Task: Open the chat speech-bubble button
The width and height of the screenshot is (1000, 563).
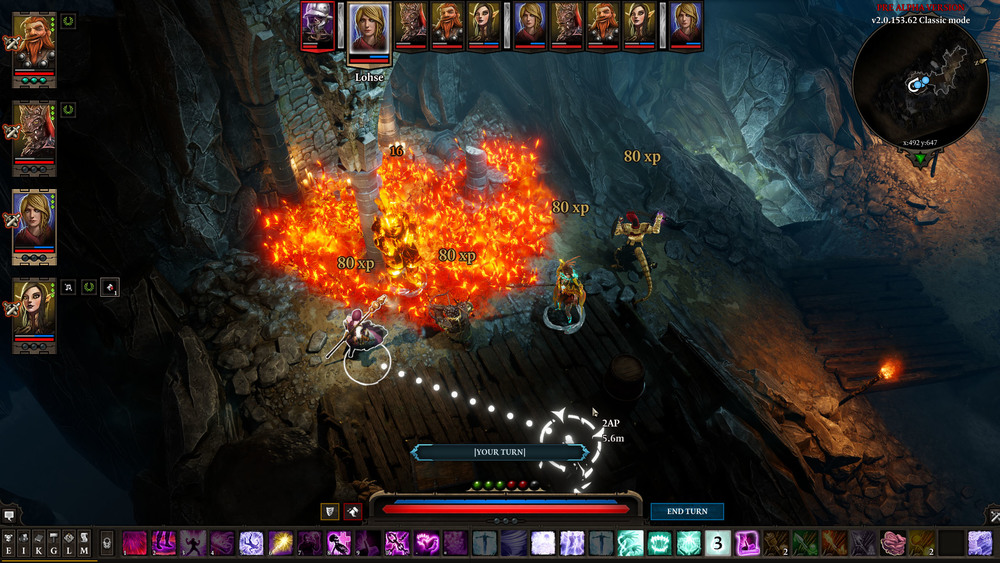Action: pos(9,515)
